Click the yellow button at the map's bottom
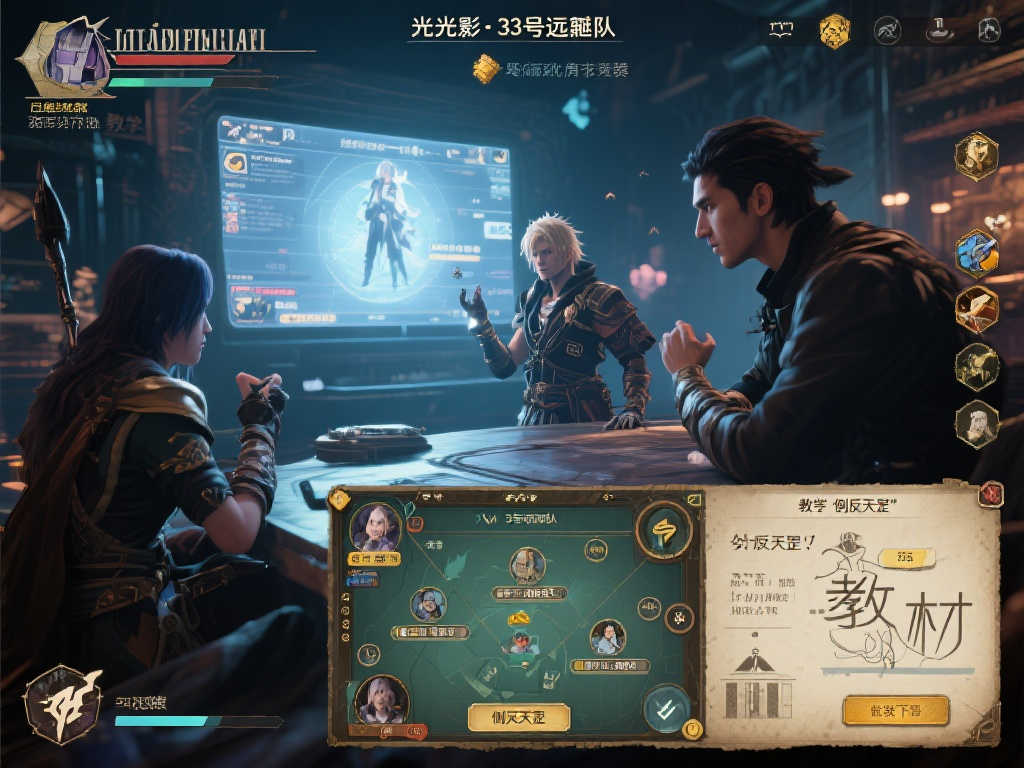 (x=517, y=716)
